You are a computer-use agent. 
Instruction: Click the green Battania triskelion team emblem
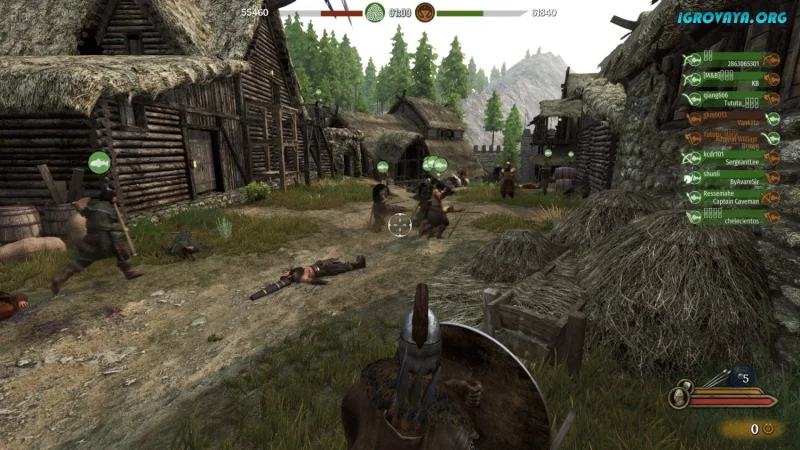375,13
